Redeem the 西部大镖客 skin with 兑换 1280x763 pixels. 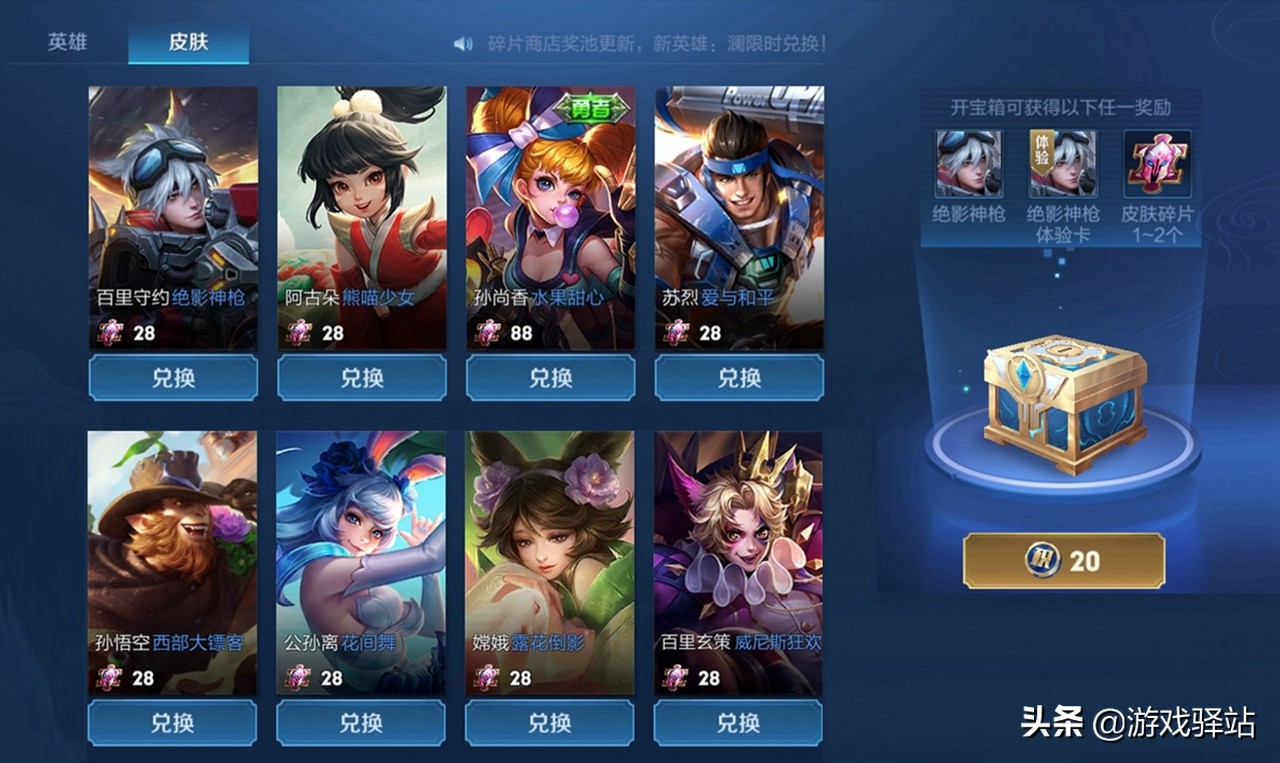pyautogui.click(x=172, y=722)
